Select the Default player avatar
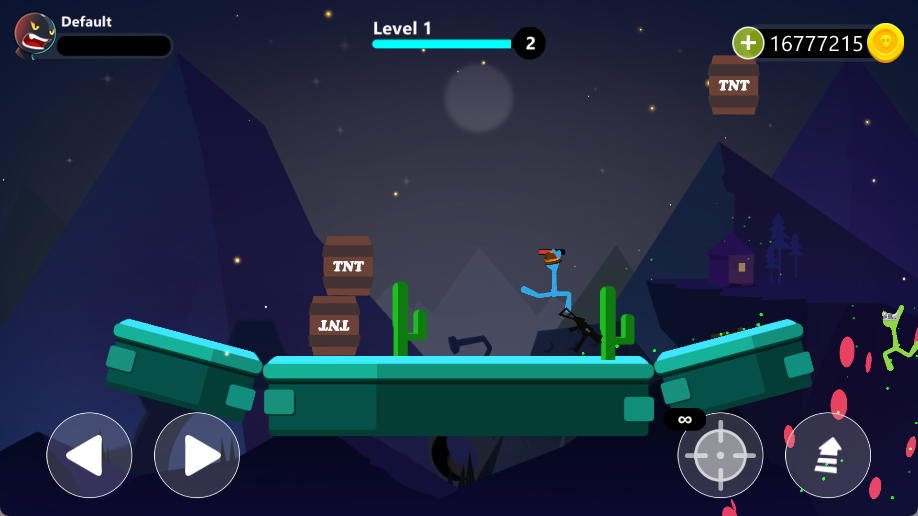918x516 pixels. point(35,34)
